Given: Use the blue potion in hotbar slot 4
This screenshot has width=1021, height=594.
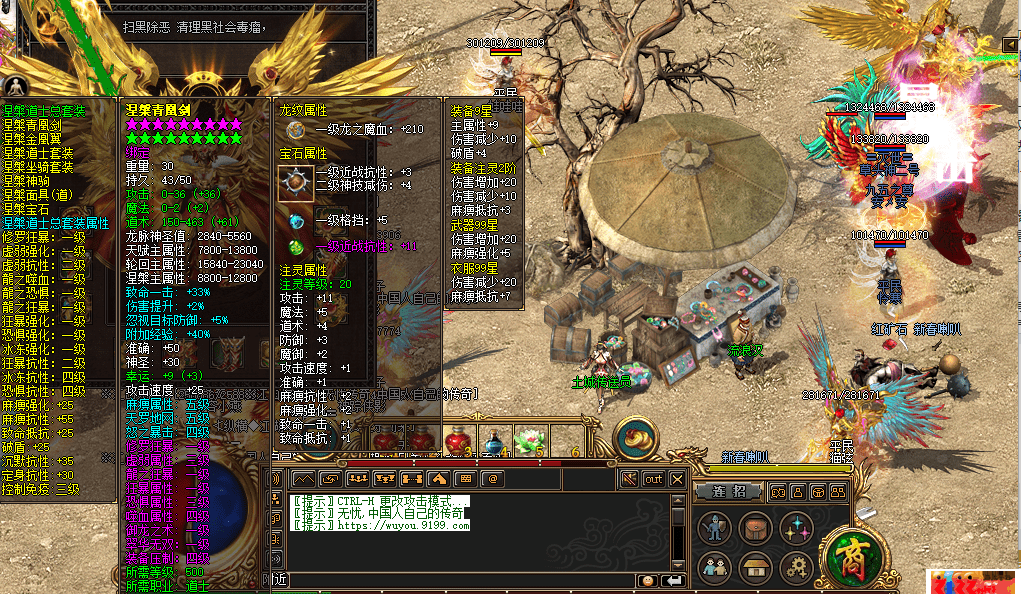Looking at the screenshot, I should click(492, 439).
